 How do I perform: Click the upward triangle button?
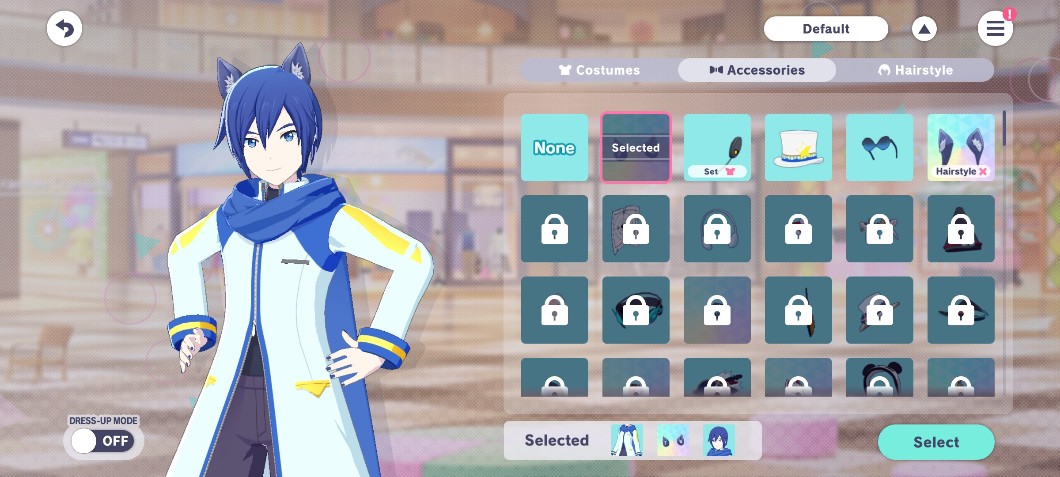click(x=924, y=29)
